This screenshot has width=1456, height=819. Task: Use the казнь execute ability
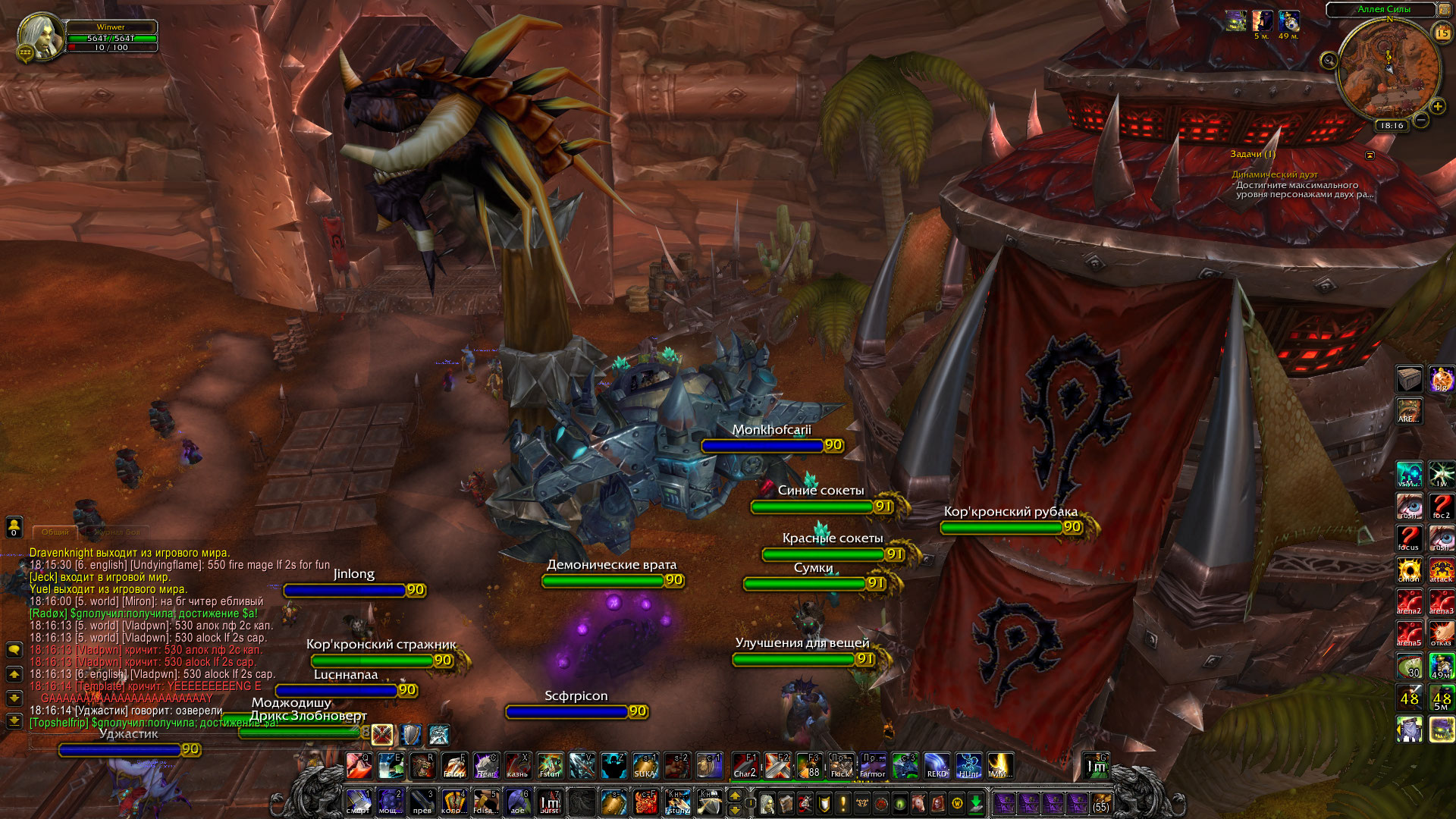click(518, 766)
